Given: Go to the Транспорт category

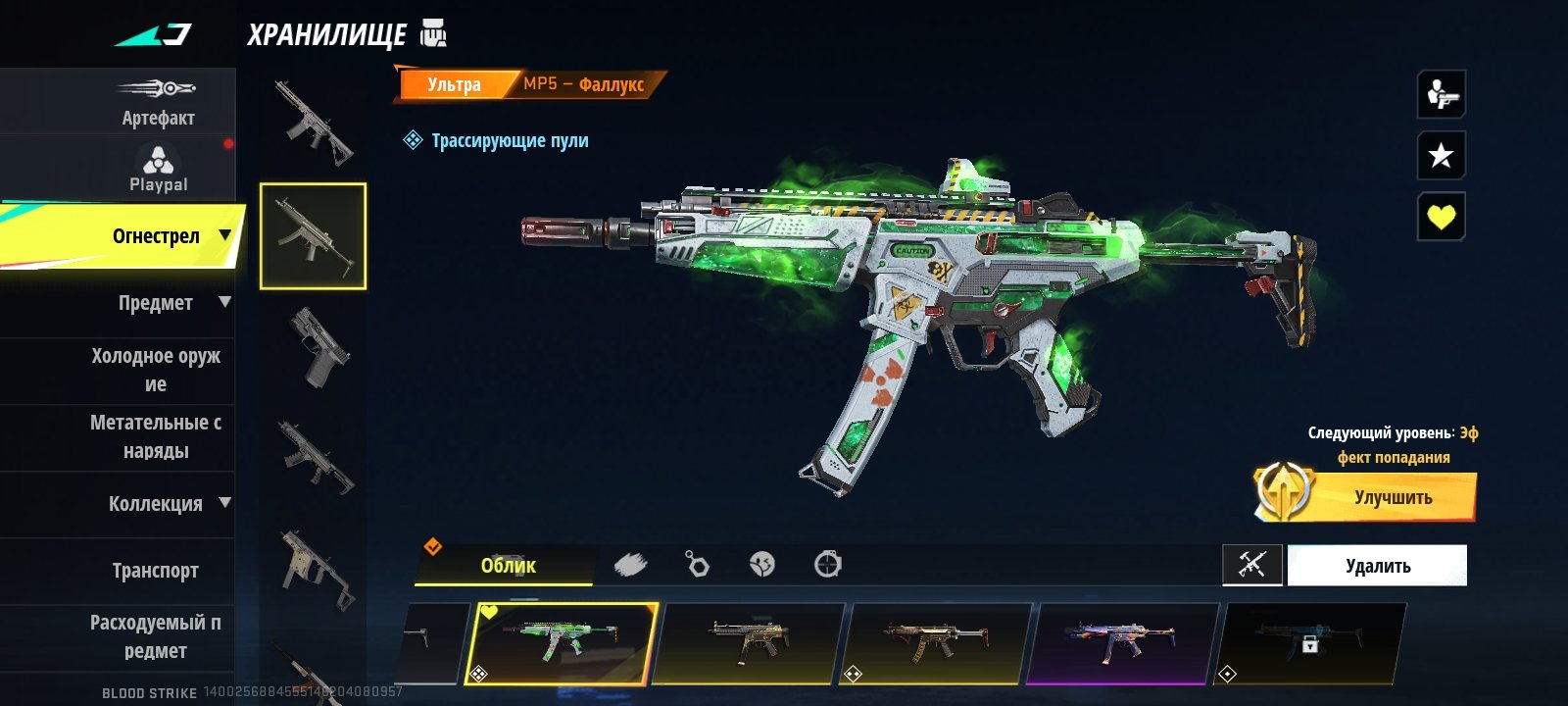Looking at the screenshot, I should tap(157, 571).
